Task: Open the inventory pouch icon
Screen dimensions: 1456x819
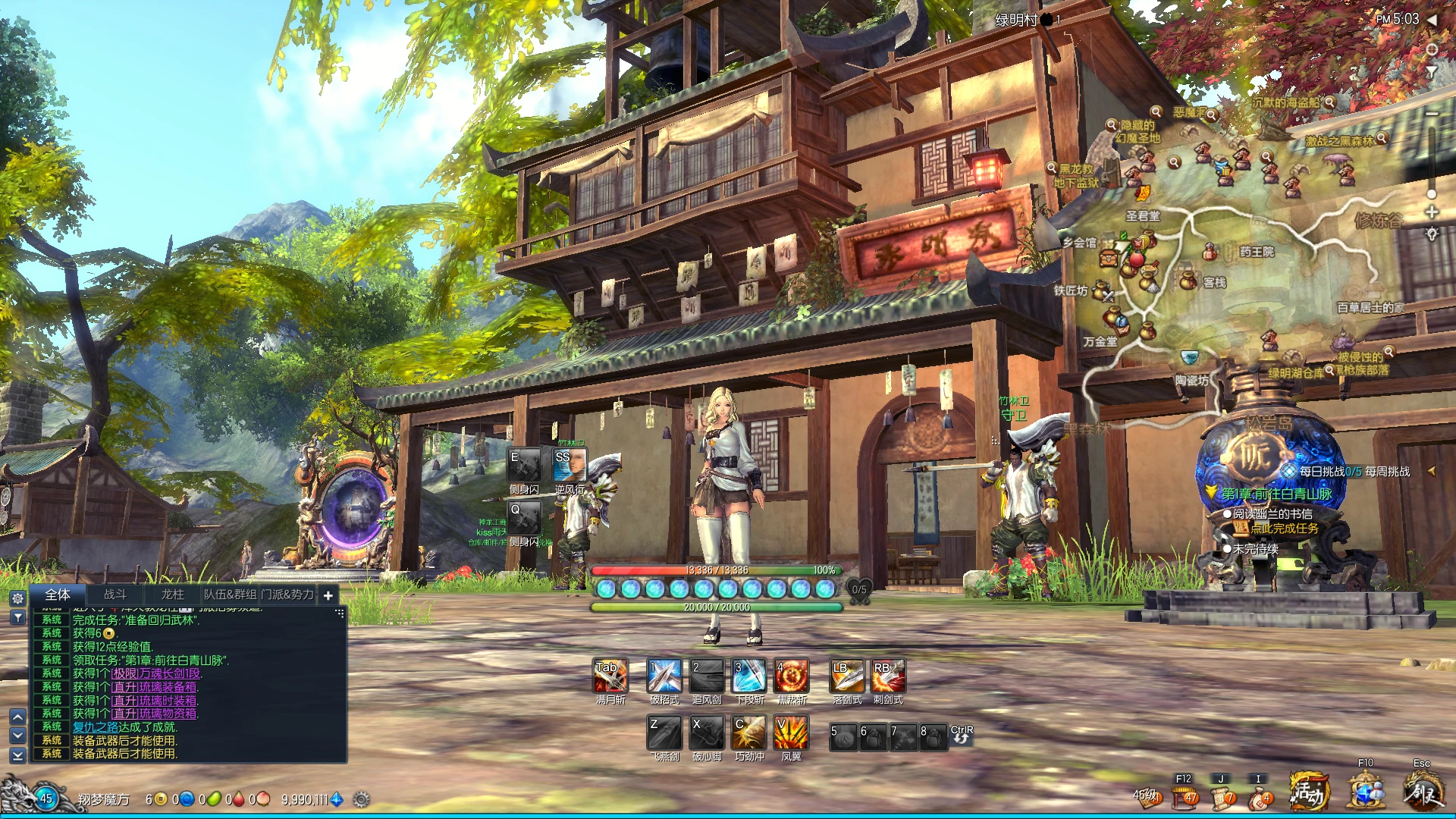Action: coord(1260,797)
